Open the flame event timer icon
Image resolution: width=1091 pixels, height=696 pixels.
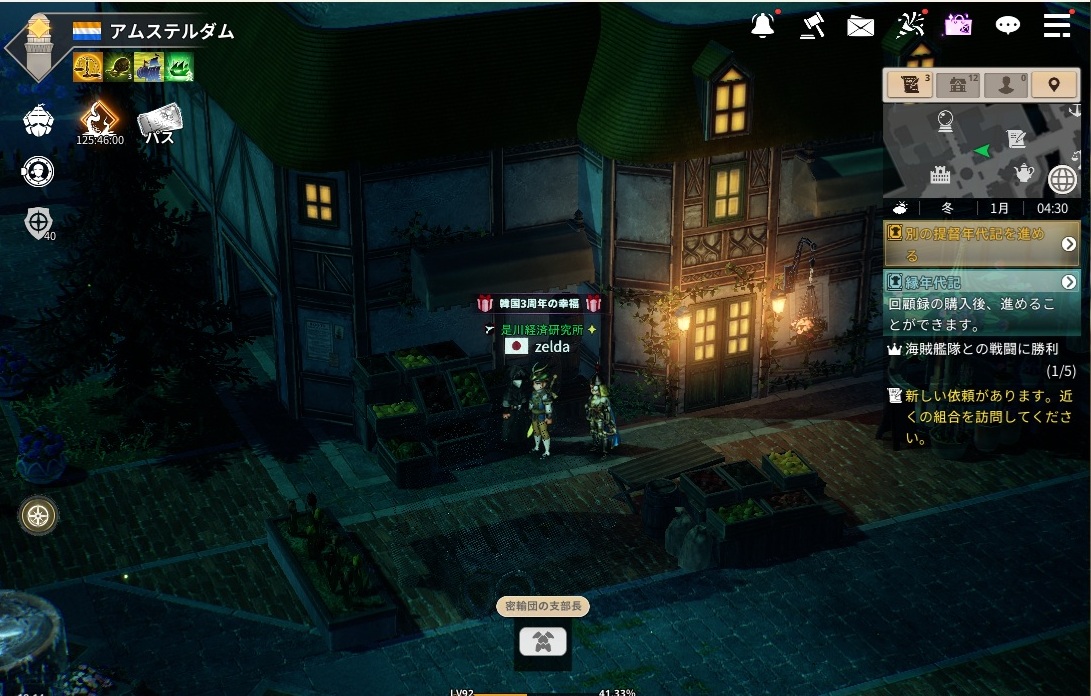click(99, 119)
